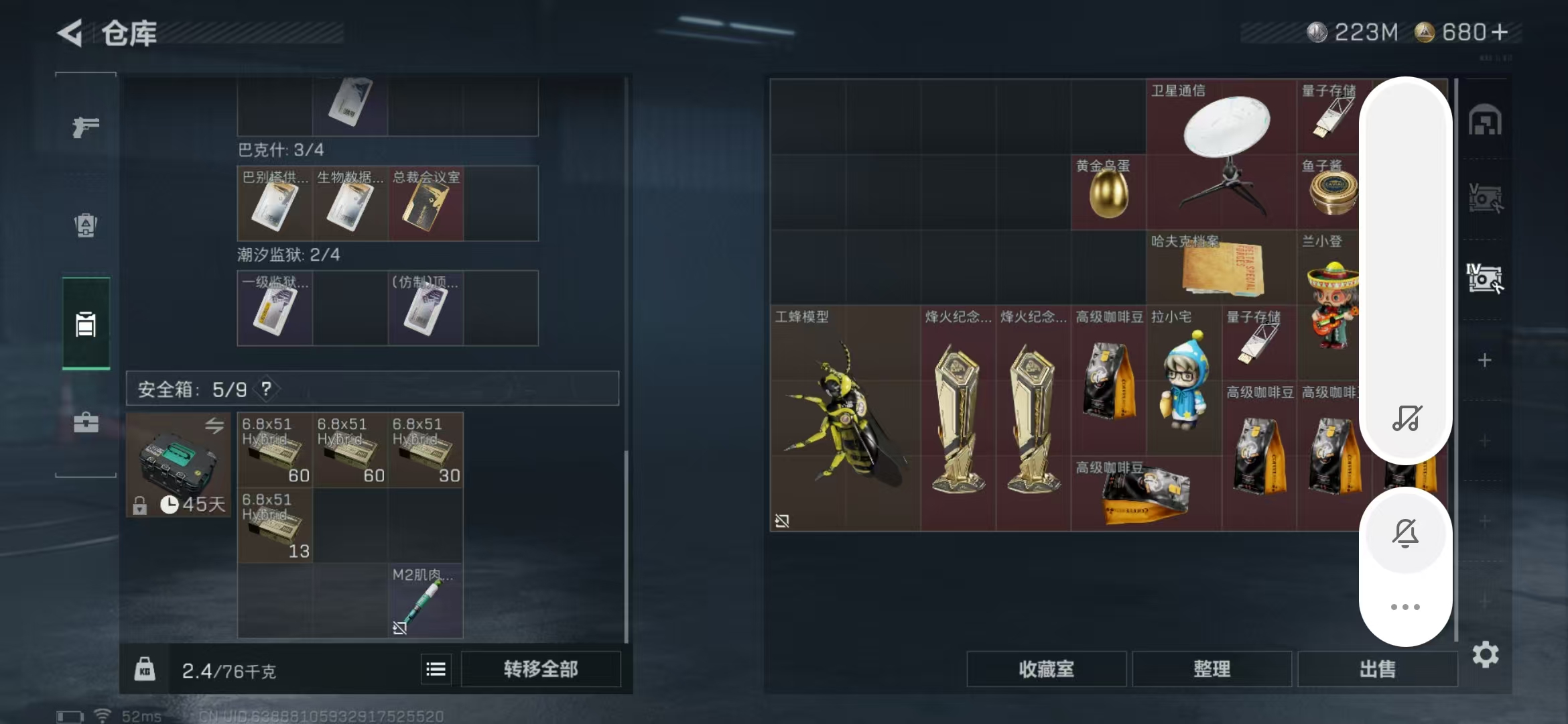Open the three-dot overlay menu

coord(1405,607)
